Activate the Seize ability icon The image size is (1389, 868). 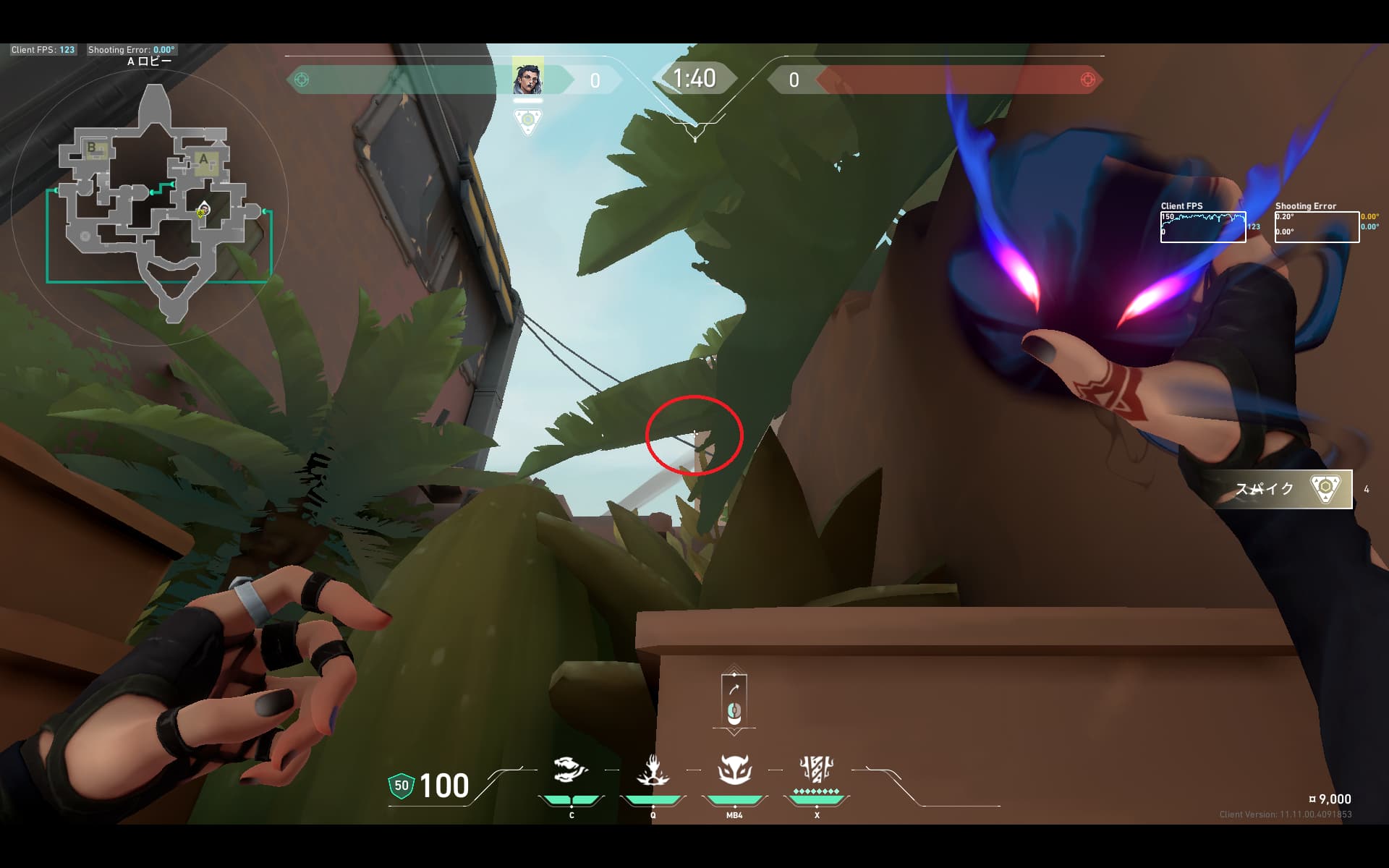[653, 770]
